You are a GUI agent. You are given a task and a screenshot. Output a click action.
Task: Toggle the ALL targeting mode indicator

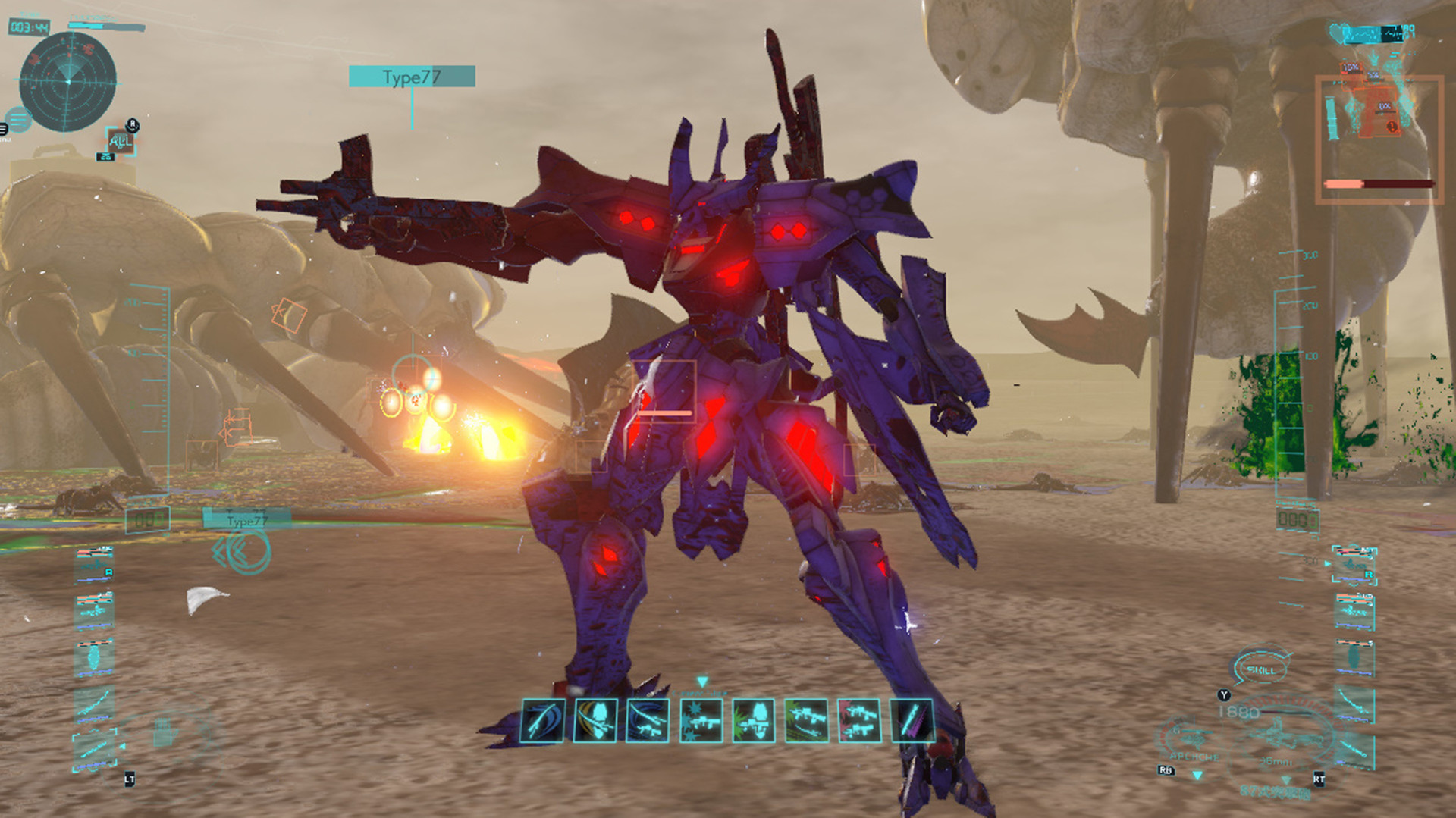122,143
